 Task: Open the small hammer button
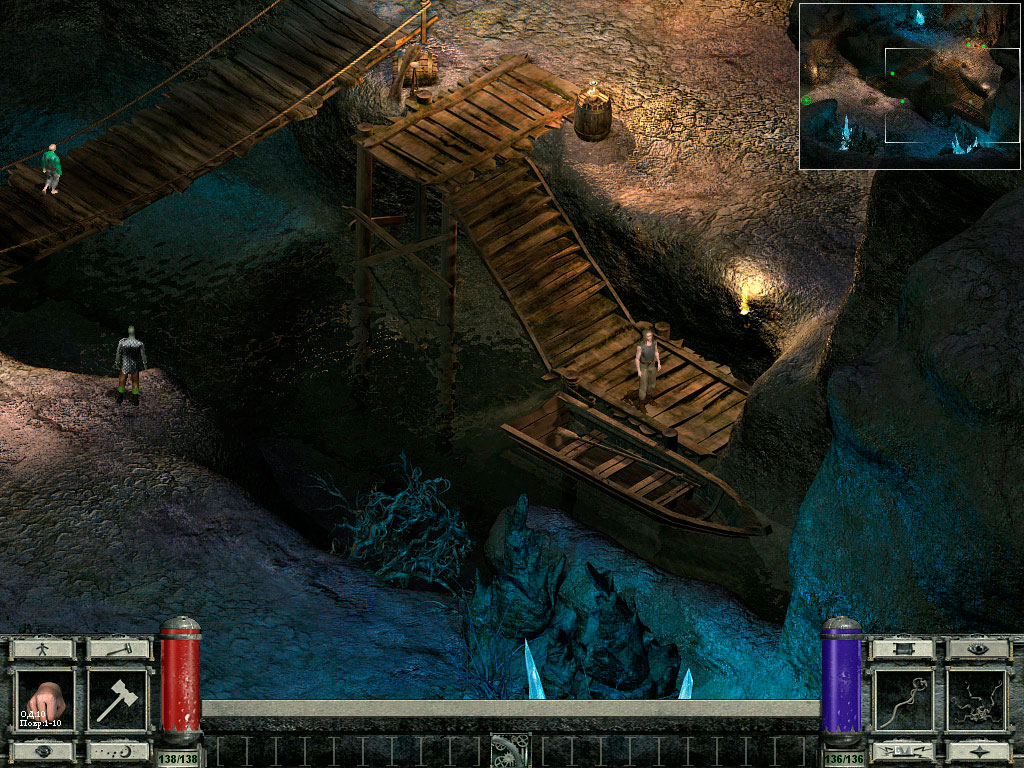click(118, 648)
